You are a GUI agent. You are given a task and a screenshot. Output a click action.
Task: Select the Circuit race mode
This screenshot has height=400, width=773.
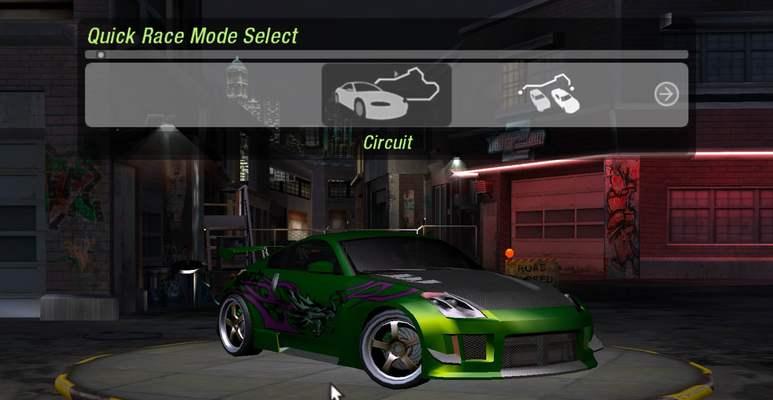(x=386, y=94)
